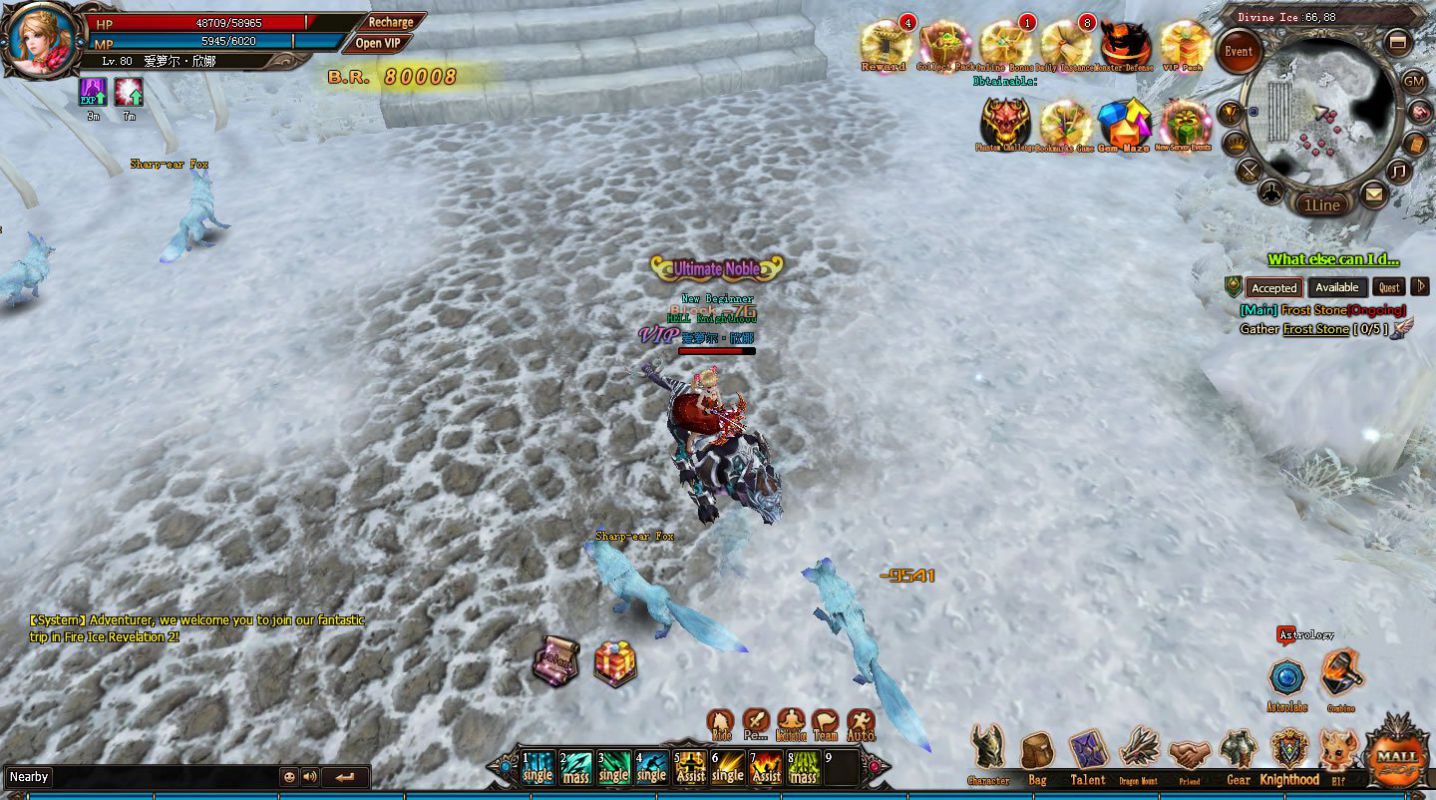Open the Talent menu
Viewport: 1436px width, 800px height.
click(1087, 753)
